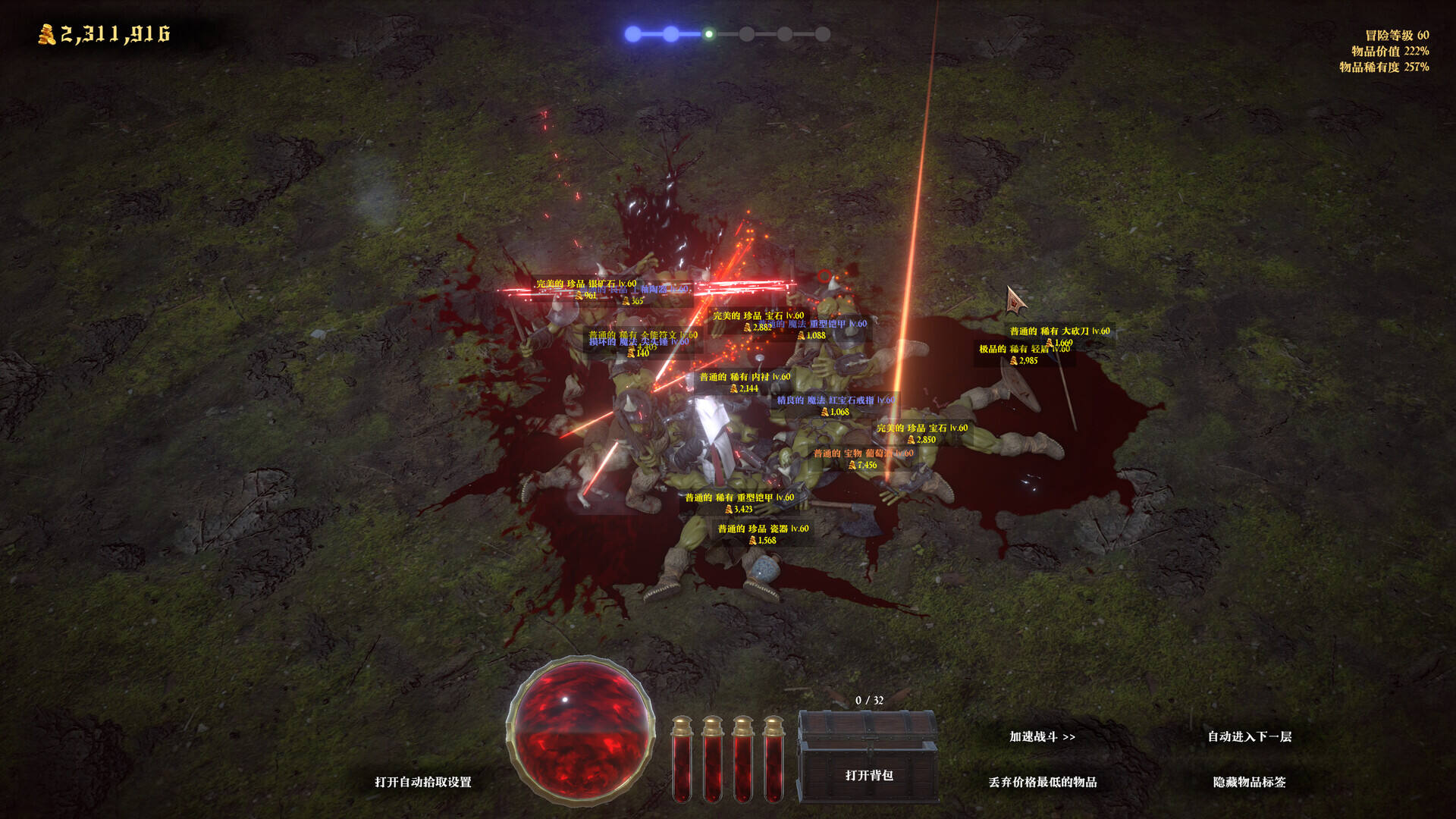Collect the rare light shield label (轻盾)
1456x819 pixels.
pyautogui.click(x=1016, y=350)
